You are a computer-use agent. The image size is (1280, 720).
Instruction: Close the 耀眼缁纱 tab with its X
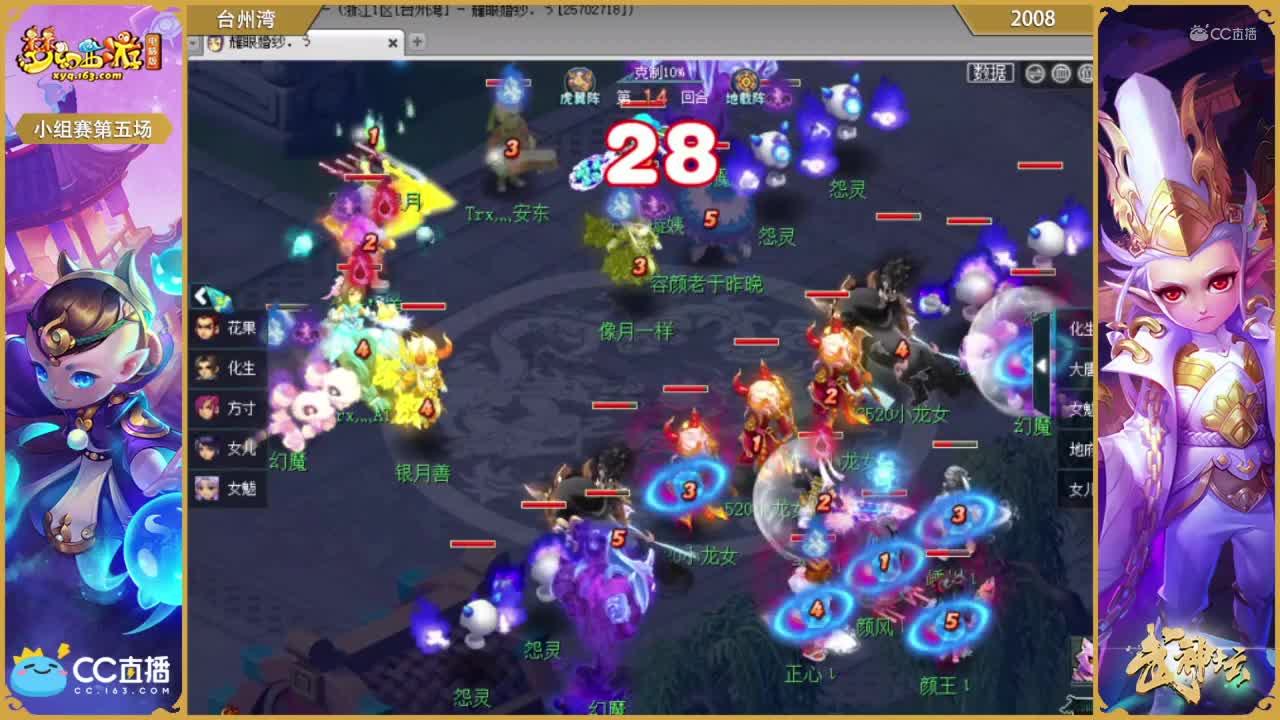(392, 44)
